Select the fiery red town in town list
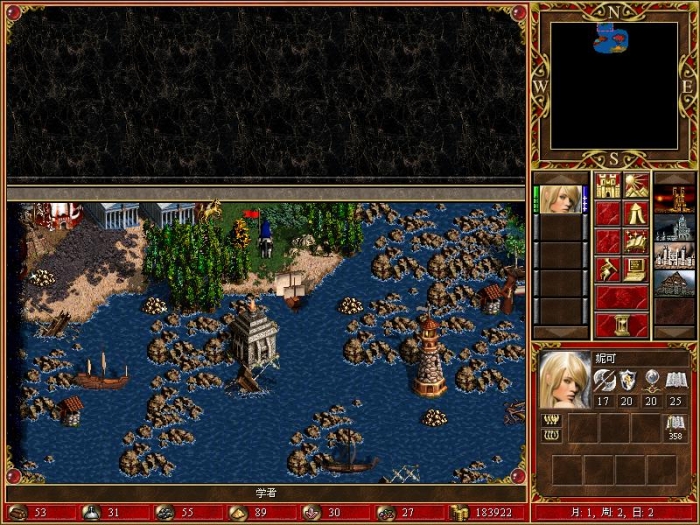 point(675,198)
